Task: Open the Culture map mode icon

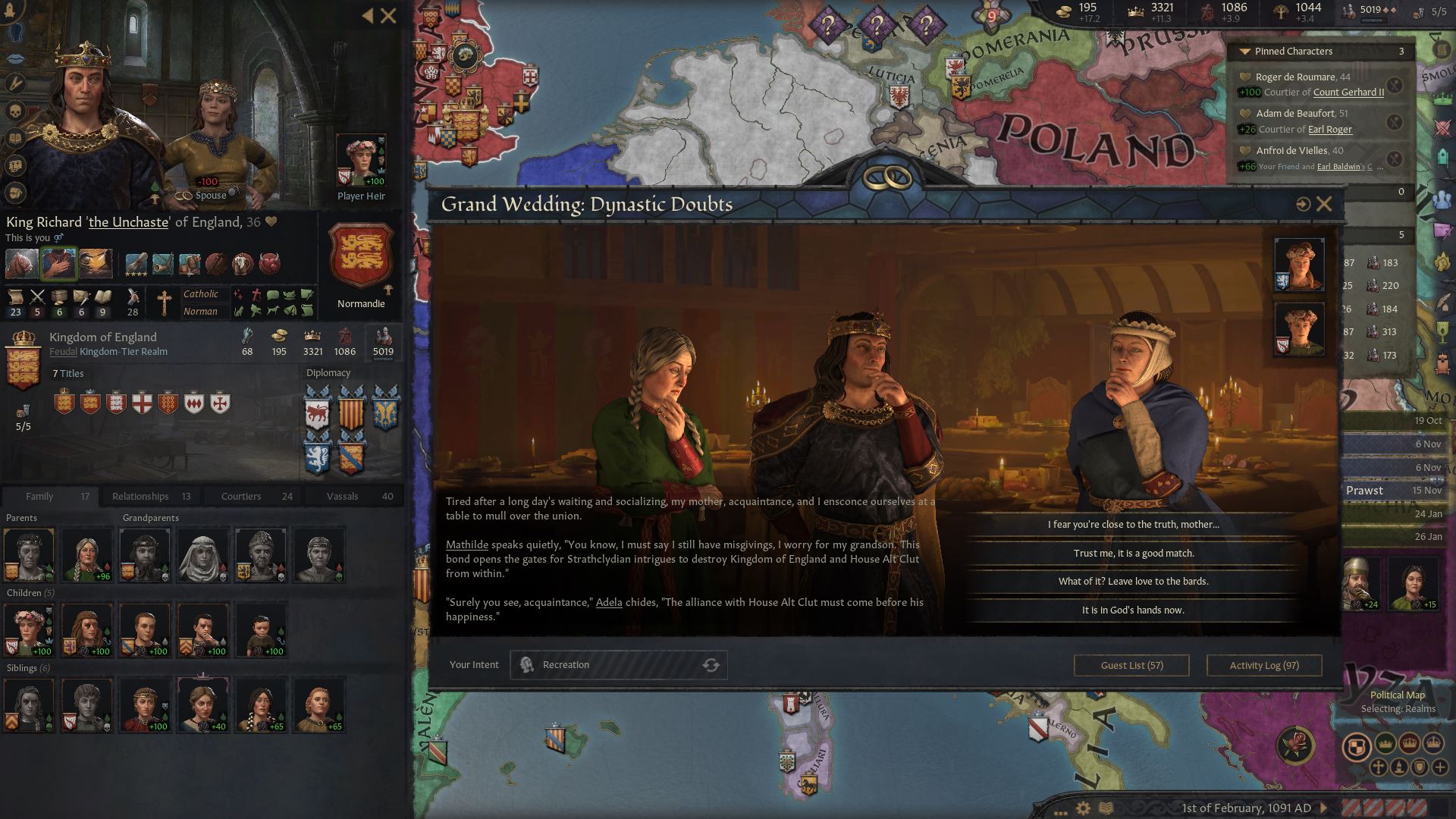Action: (1398, 767)
